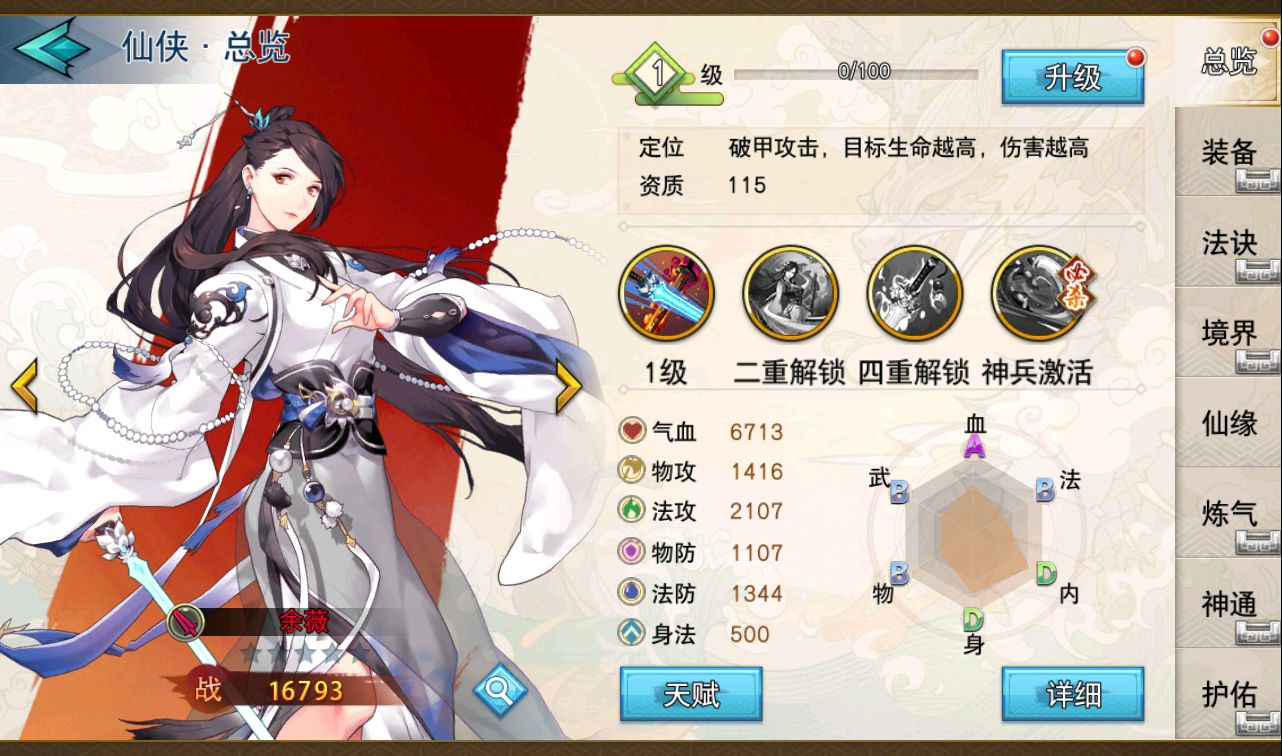View the previous hero with the left arrow
This screenshot has width=1282, height=756.
(x=24, y=387)
